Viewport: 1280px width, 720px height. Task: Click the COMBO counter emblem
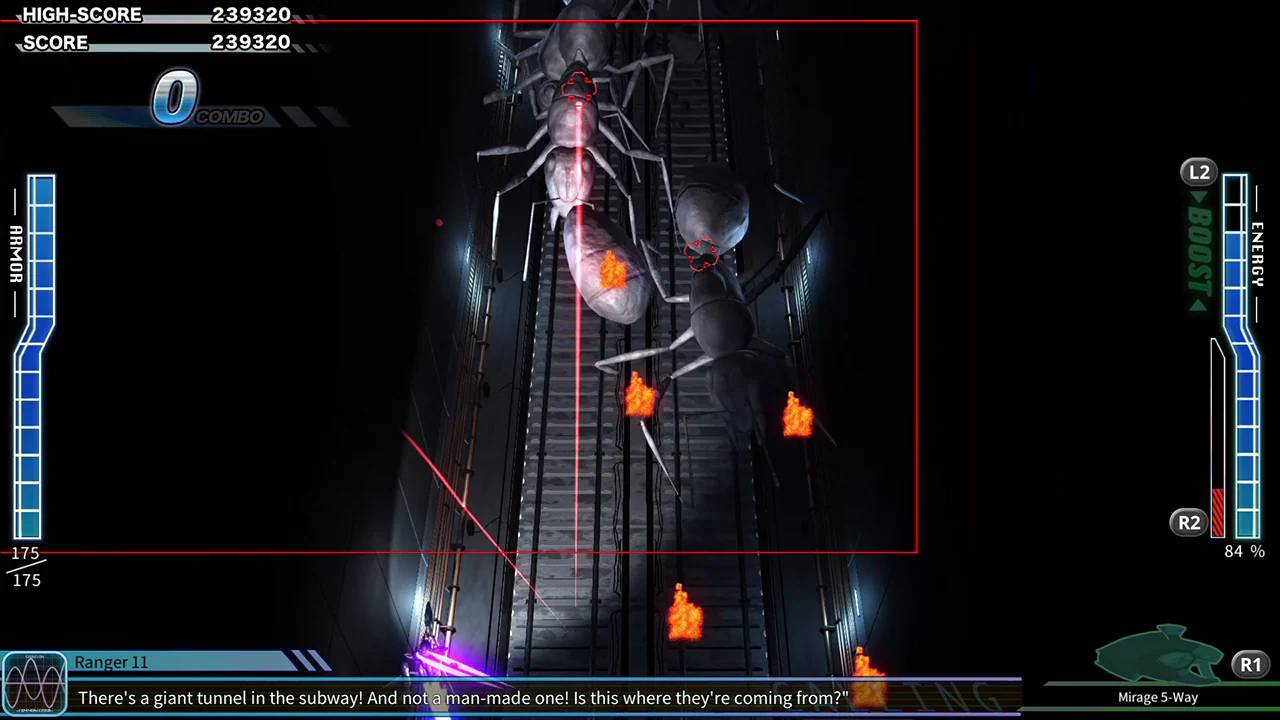pyautogui.click(x=175, y=97)
